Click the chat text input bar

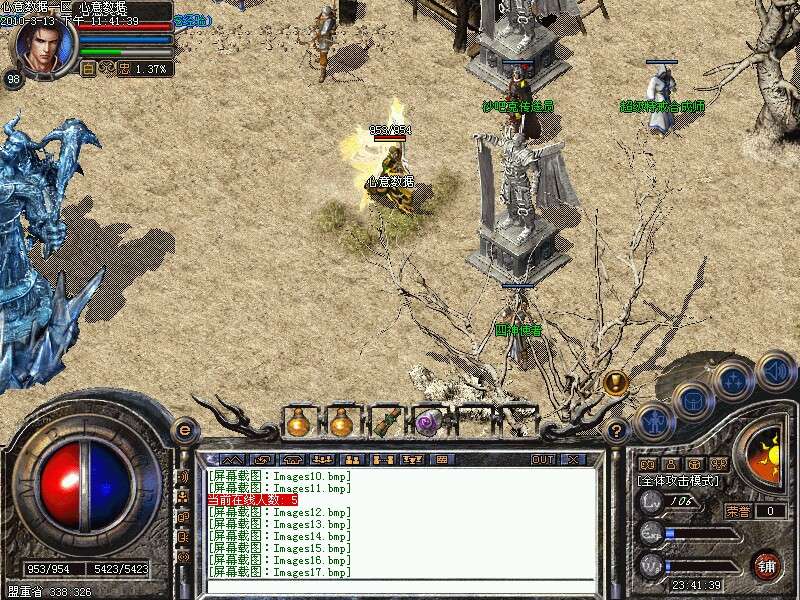click(x=400, y=587)
